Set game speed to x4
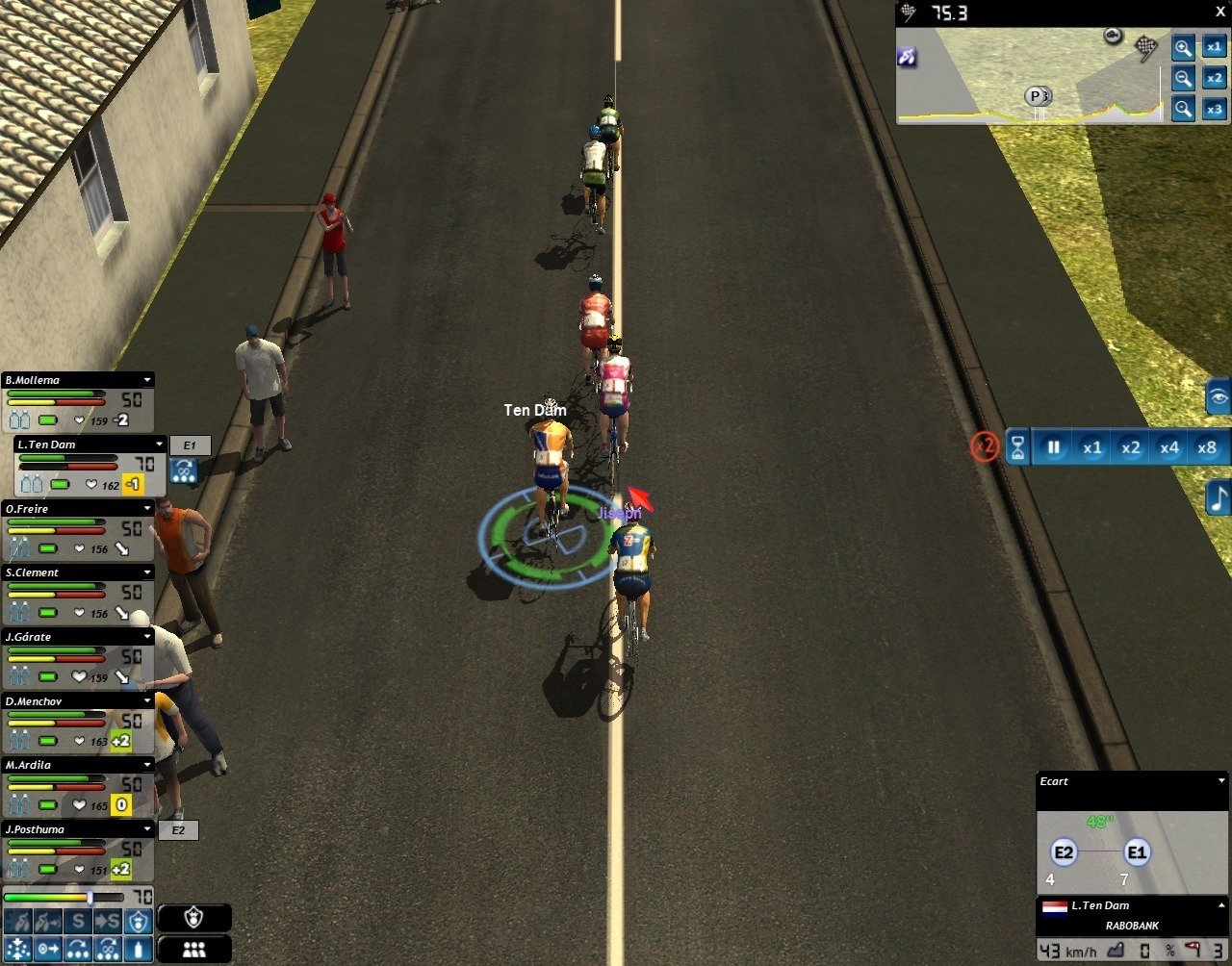Screen dimensions: 1232x966 [1168, 447]
